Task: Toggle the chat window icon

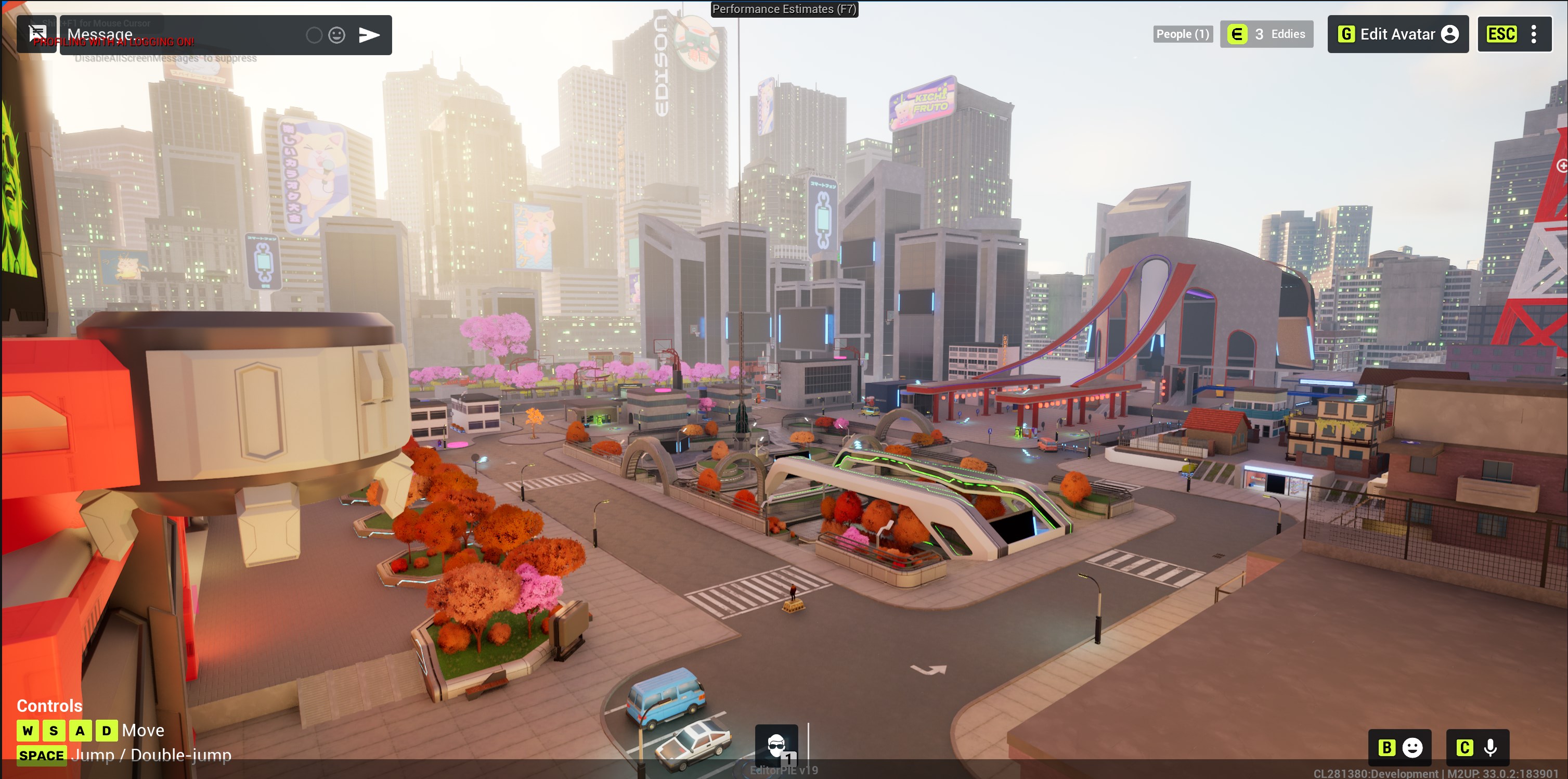Action: 37,34
